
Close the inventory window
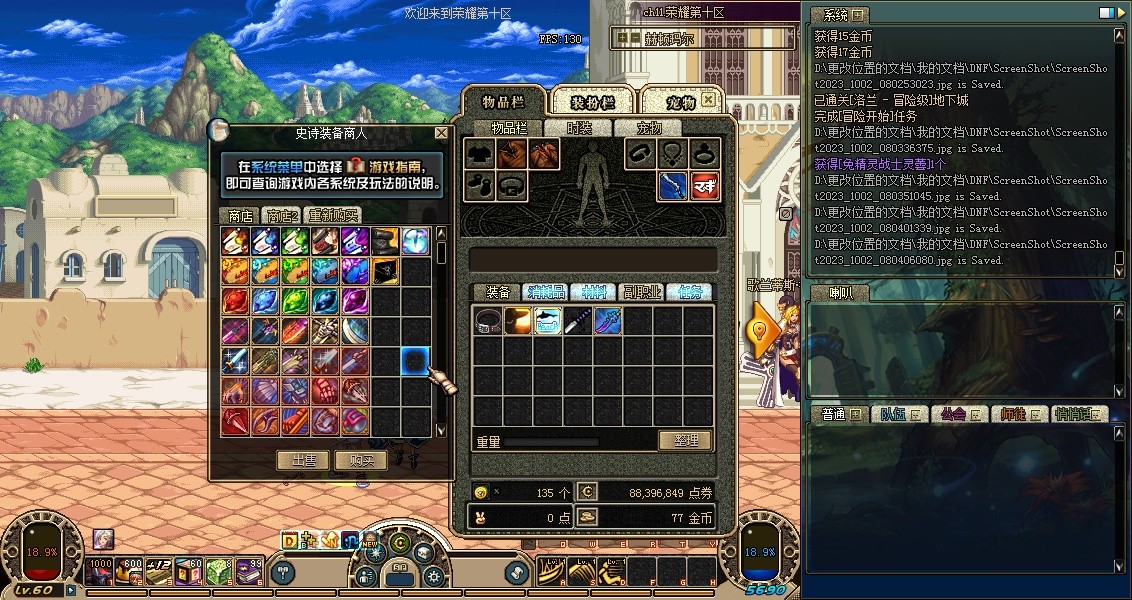(x=708, y=100)
